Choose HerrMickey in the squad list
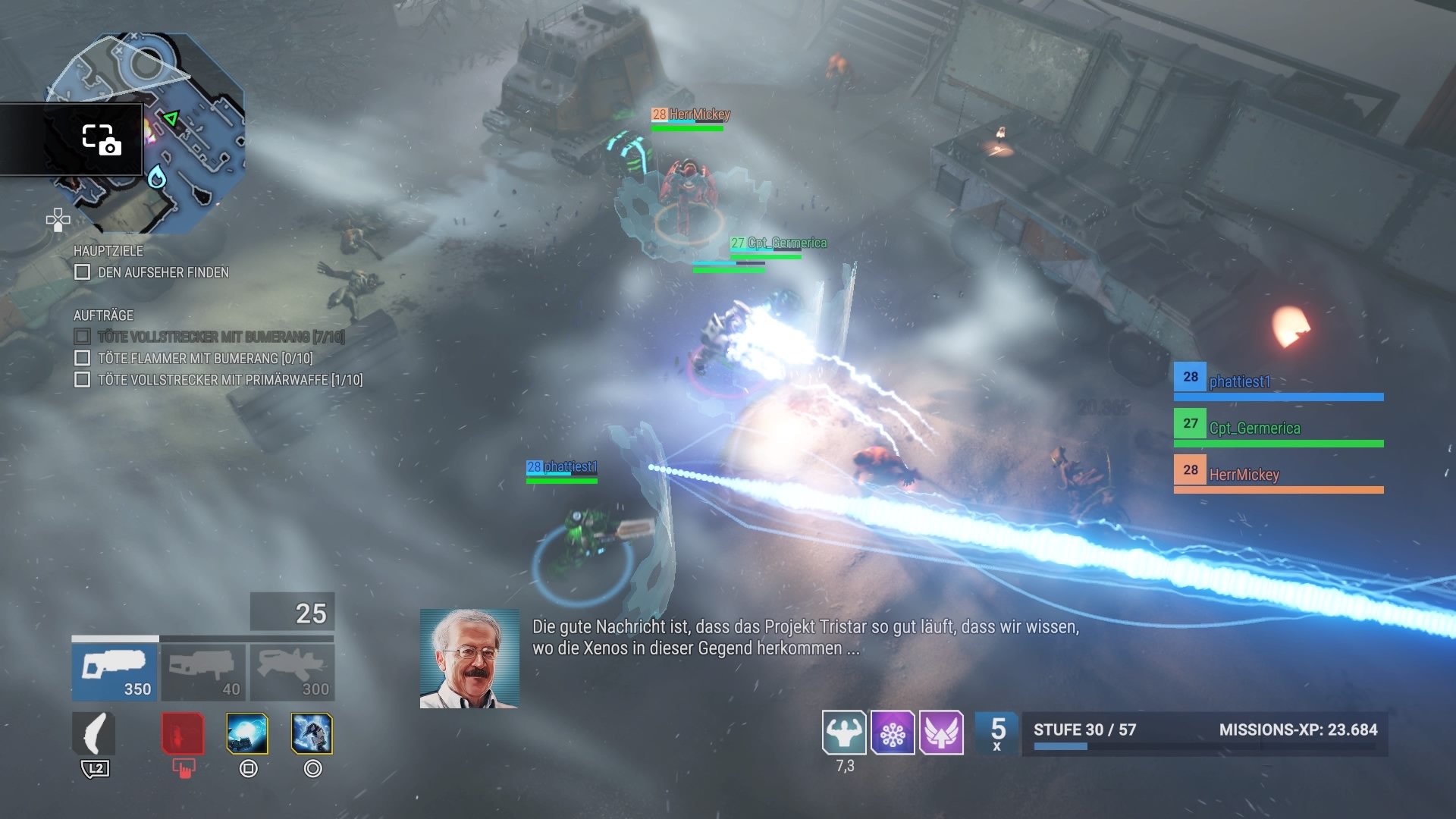 coord(1278,475)
